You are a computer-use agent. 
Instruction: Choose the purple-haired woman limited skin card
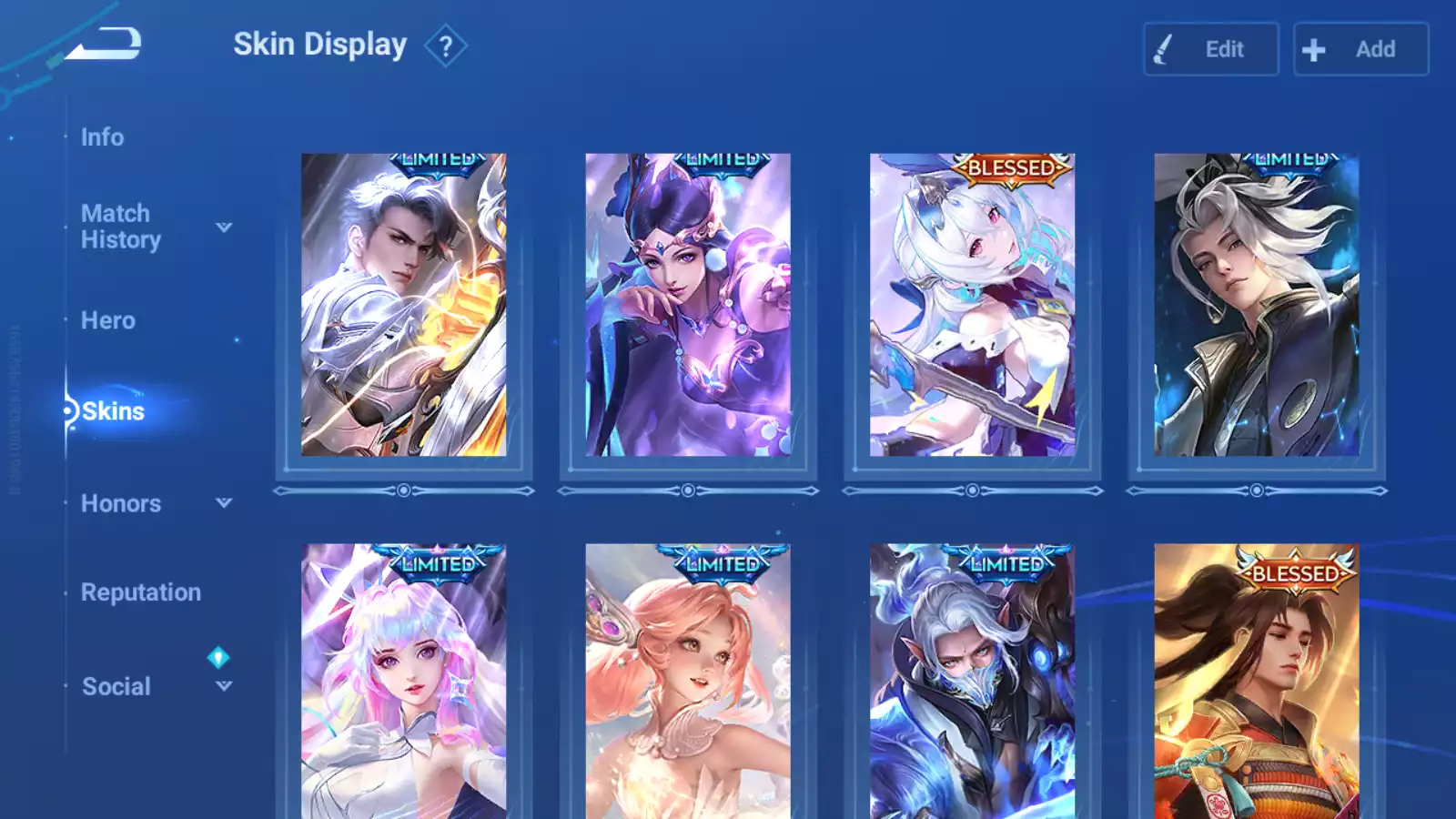[687, 305]
